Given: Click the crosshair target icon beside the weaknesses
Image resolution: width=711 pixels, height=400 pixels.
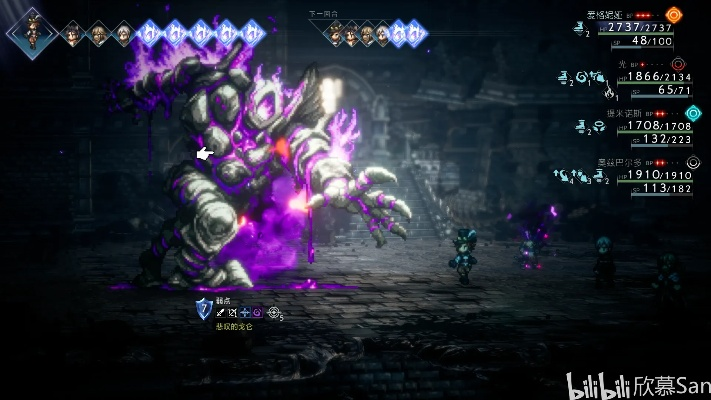Looking at the screenshot, I should pos(273,313).
